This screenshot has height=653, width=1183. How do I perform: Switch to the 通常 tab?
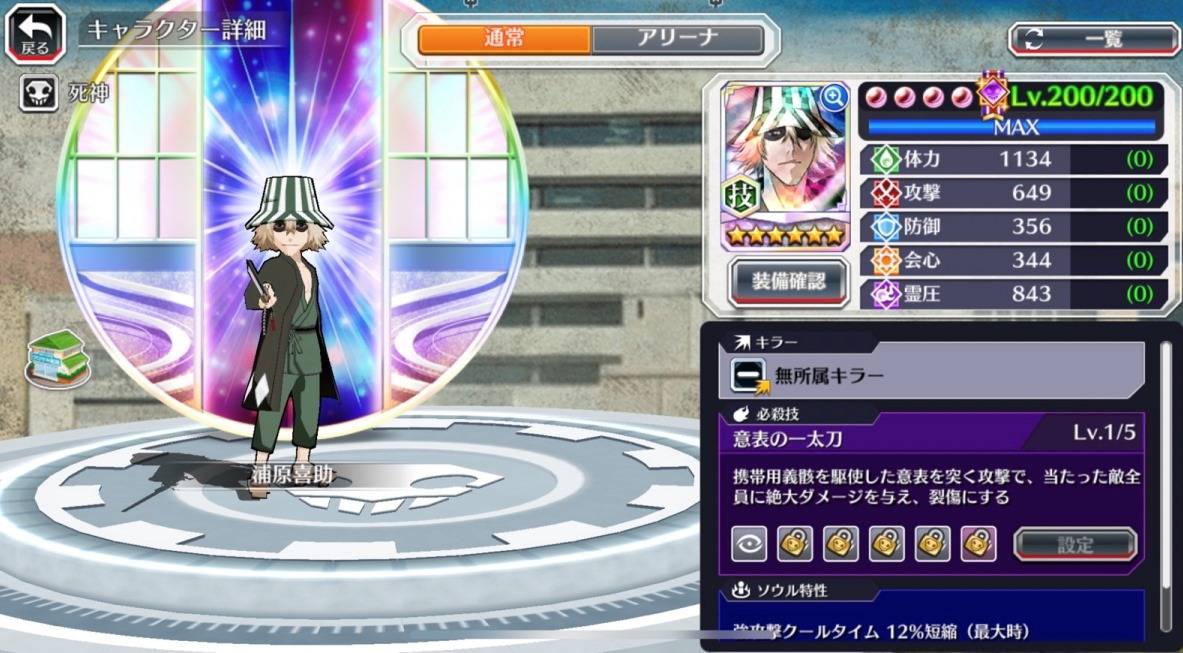pyautogui.click(x=504, y=39)
